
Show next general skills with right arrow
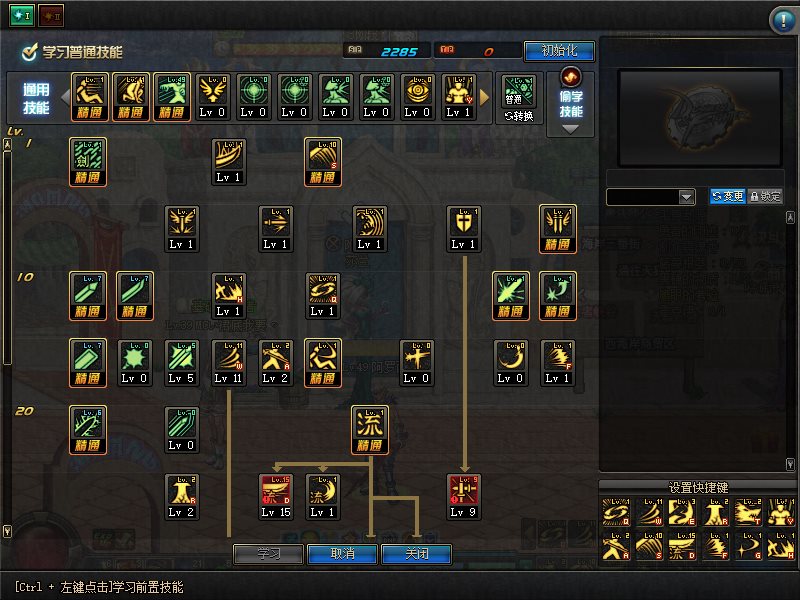pyautogui.click(x=485, y=97)
